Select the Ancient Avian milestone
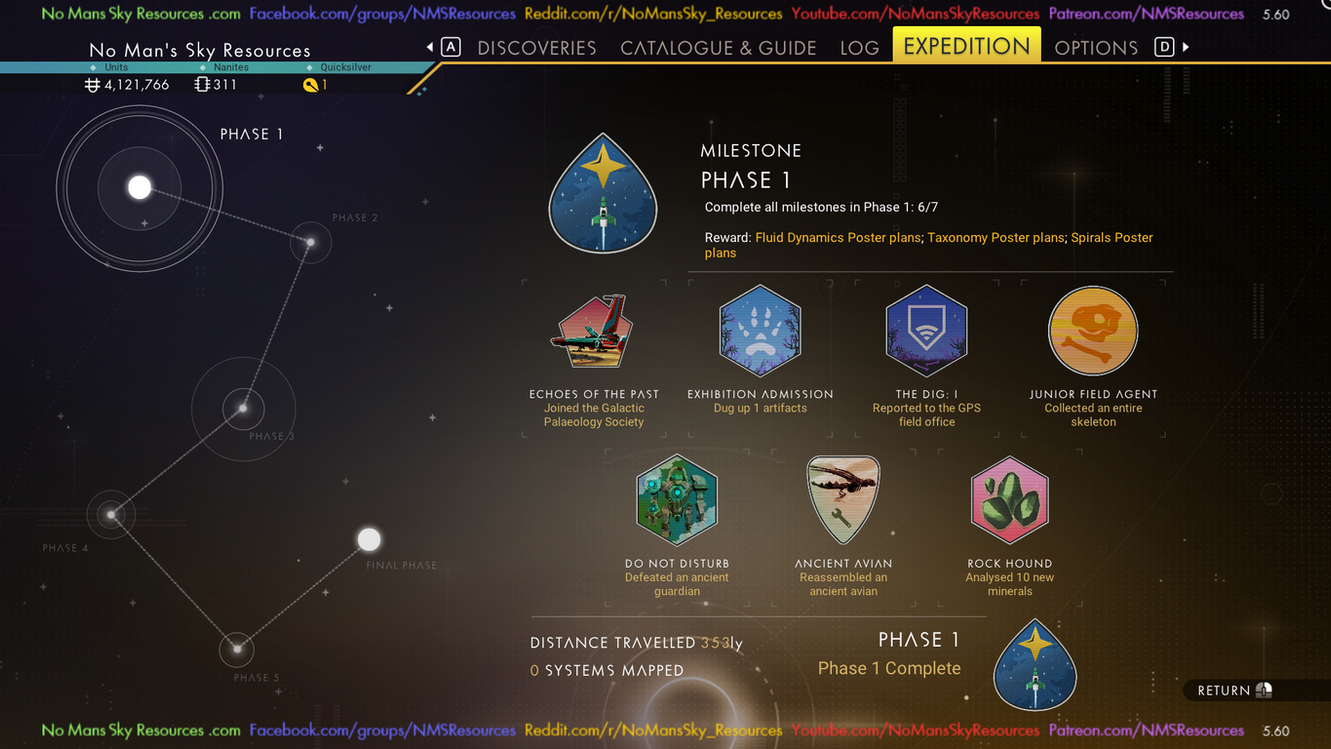 pyautogui.click(x=843, y=500)
